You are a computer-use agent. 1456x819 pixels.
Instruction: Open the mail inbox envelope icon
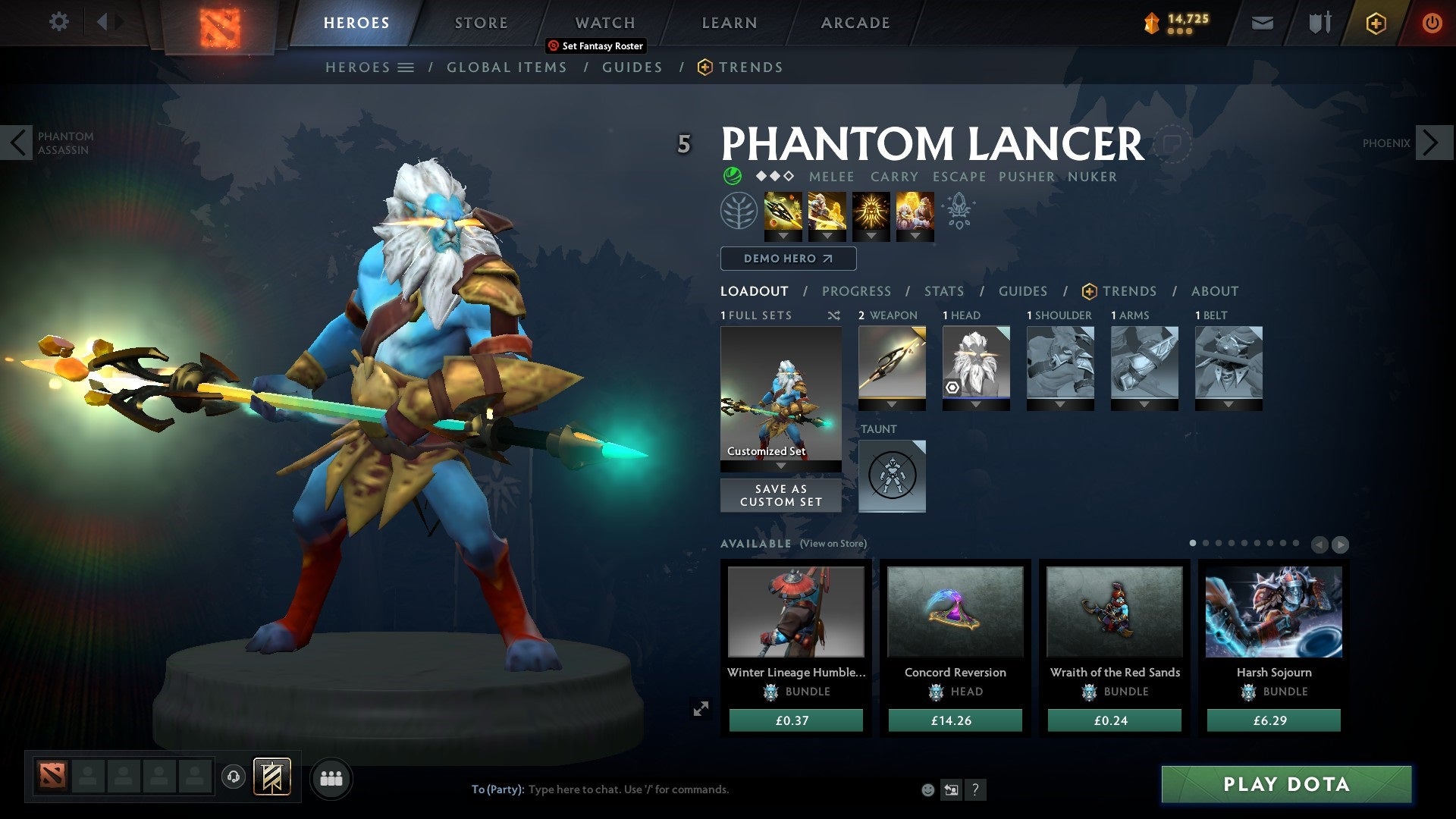point(1262,23)
